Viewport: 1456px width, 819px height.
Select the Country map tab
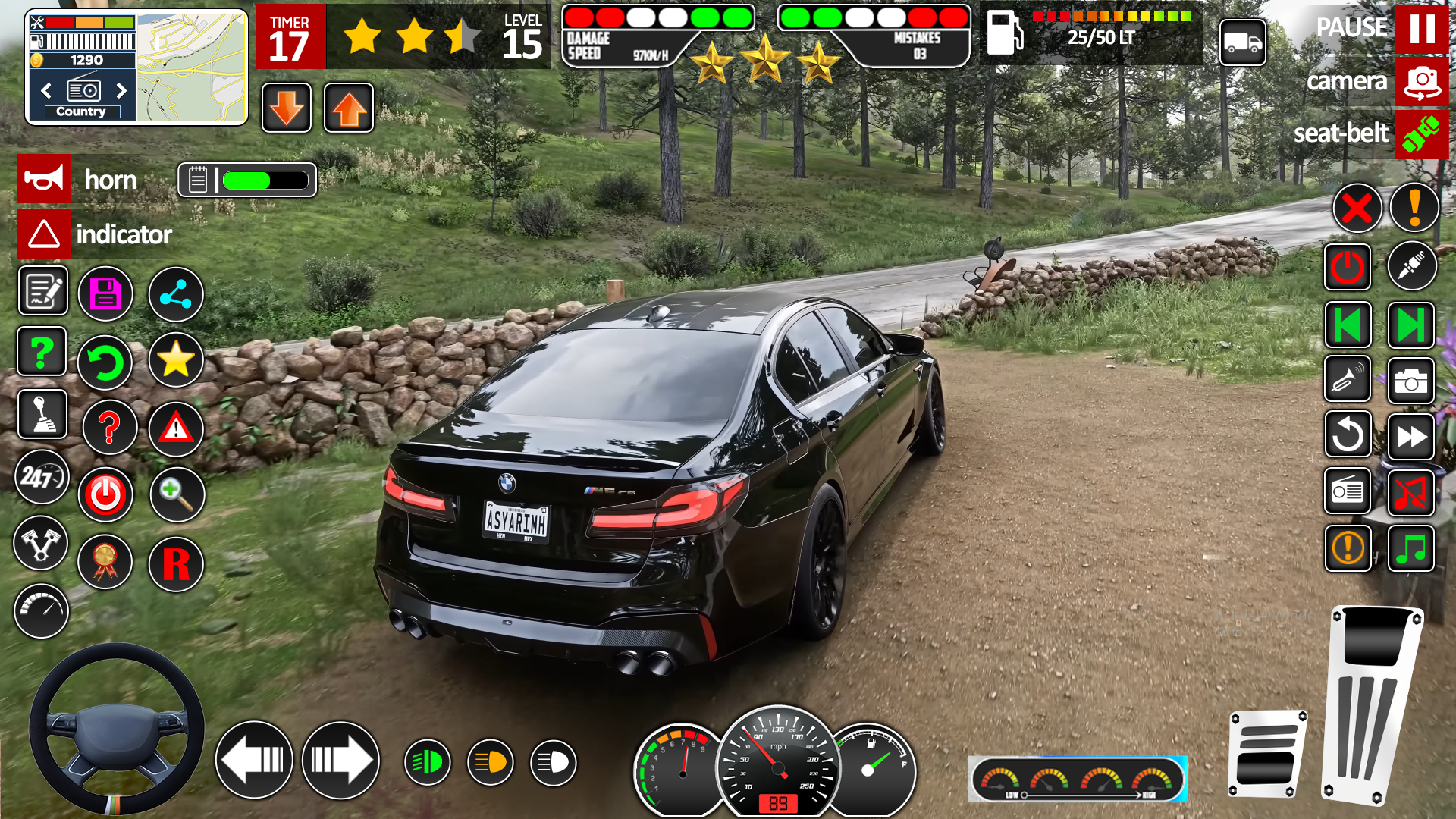[x=81, y=111]
